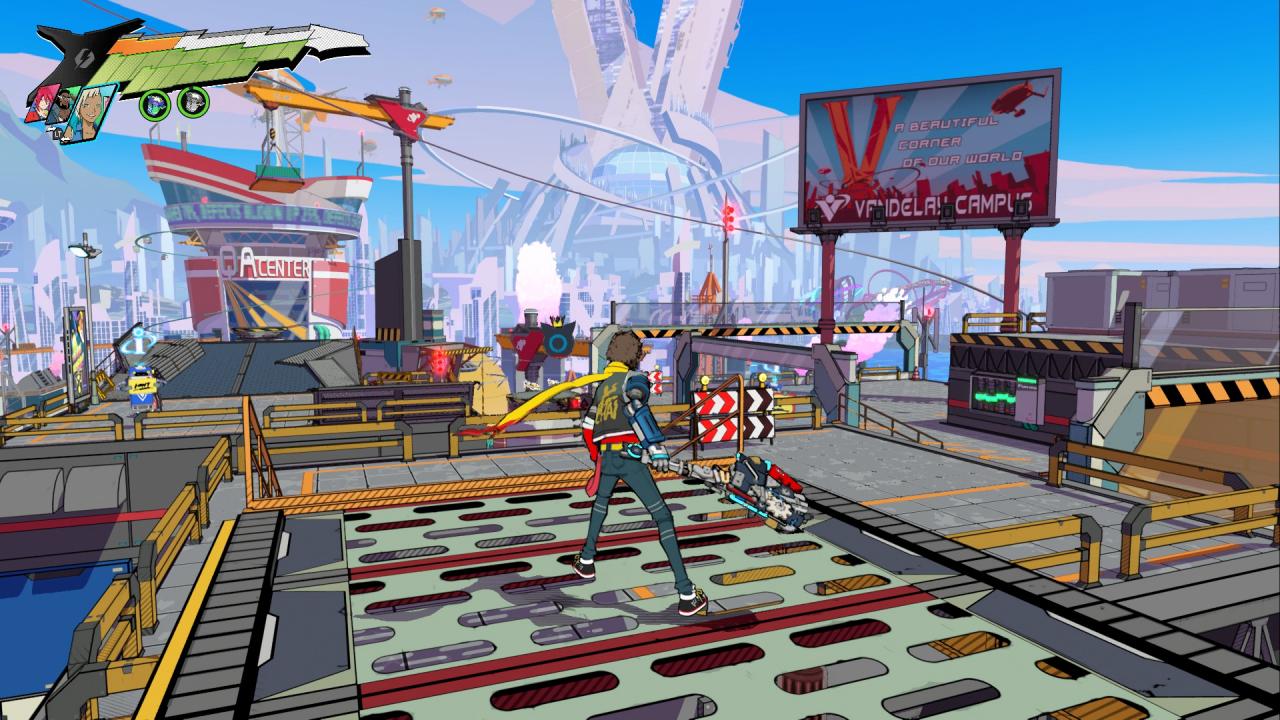Click the silver item in green ring

tap(192, 101)
